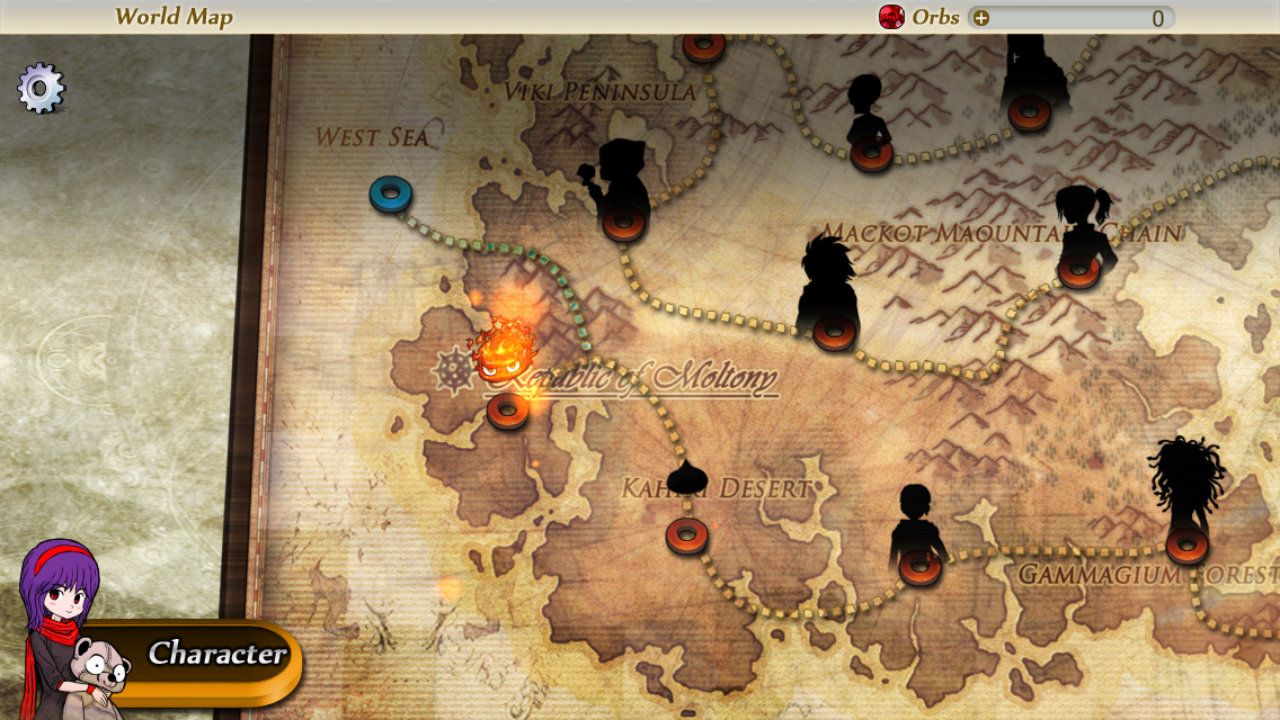Choose the ponytail silhouette node
This screenshot has width=1280, height=720.
[x=1078, y=268]
